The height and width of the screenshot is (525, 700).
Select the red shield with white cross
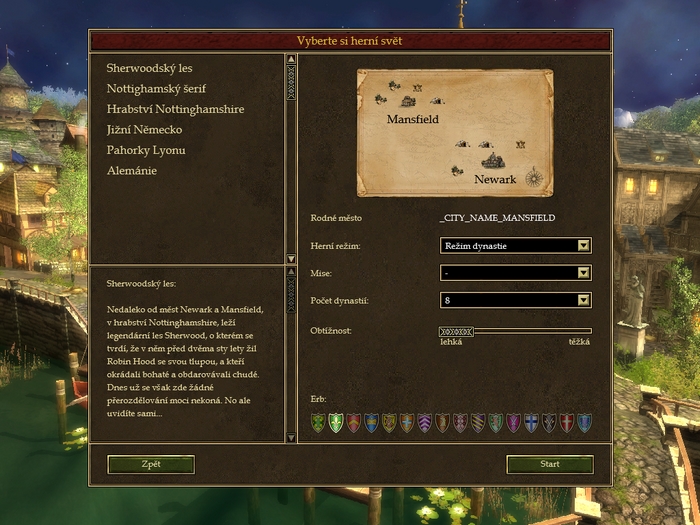(566, 423)
